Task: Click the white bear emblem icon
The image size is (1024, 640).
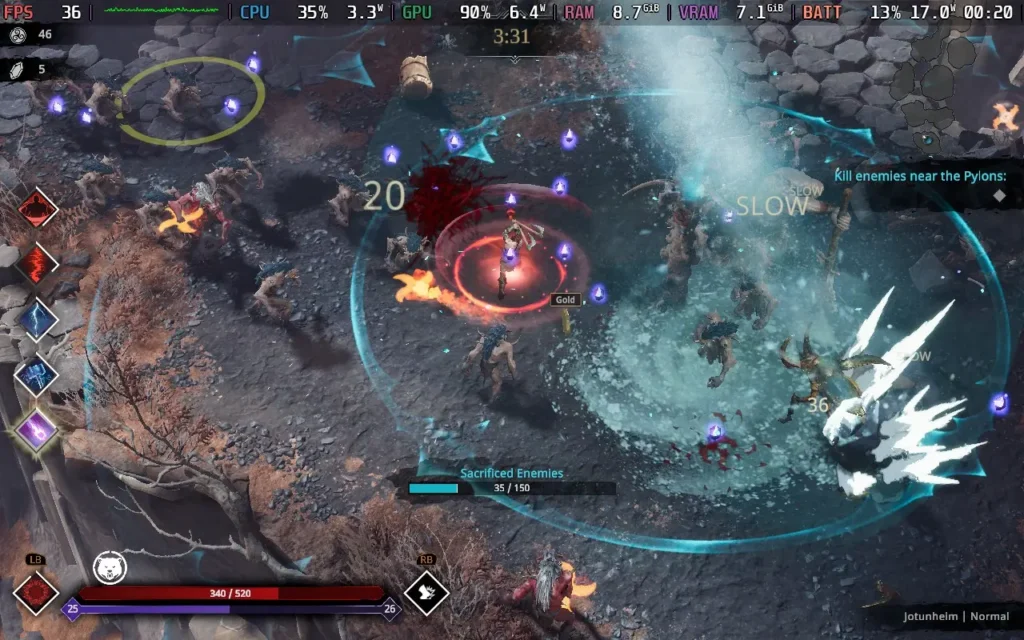Action: (109, 567)
